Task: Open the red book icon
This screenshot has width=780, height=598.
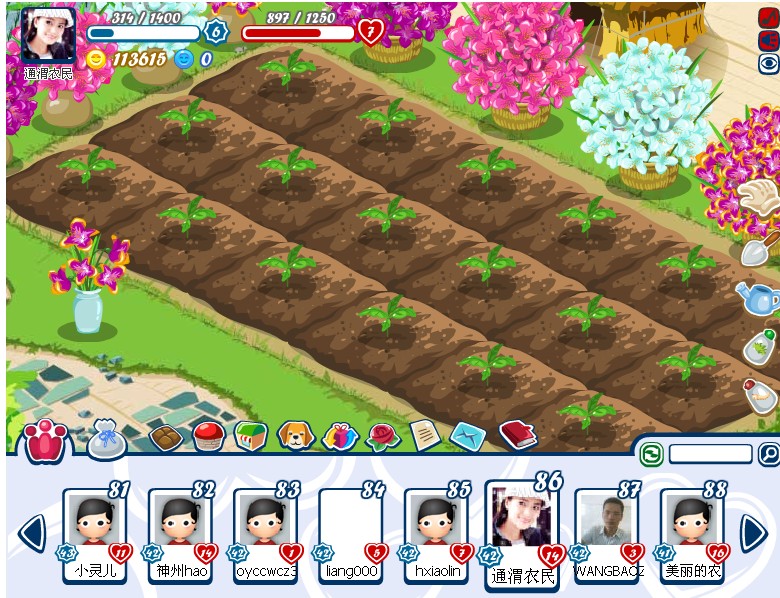Action: (517, 433)
